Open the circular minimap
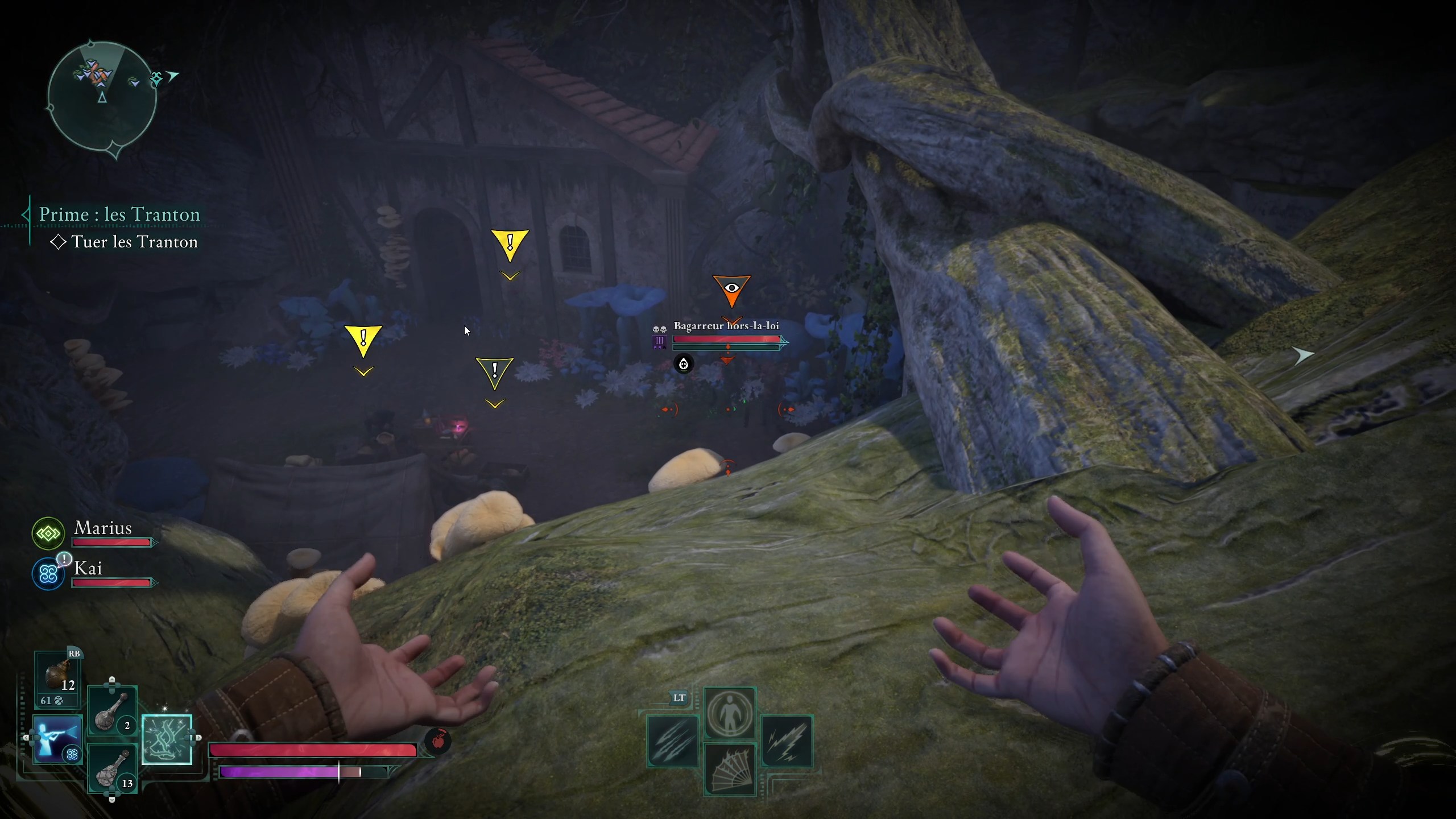This screenshot has width=1456, height=819. (102, 98)
